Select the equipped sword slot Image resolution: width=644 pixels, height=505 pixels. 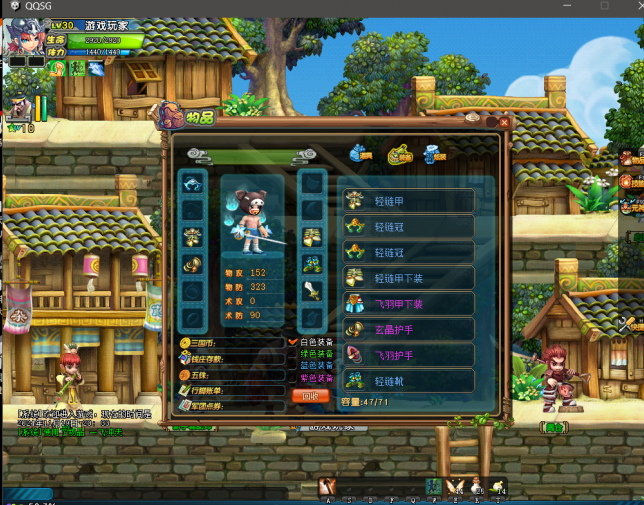click(312, 291)
